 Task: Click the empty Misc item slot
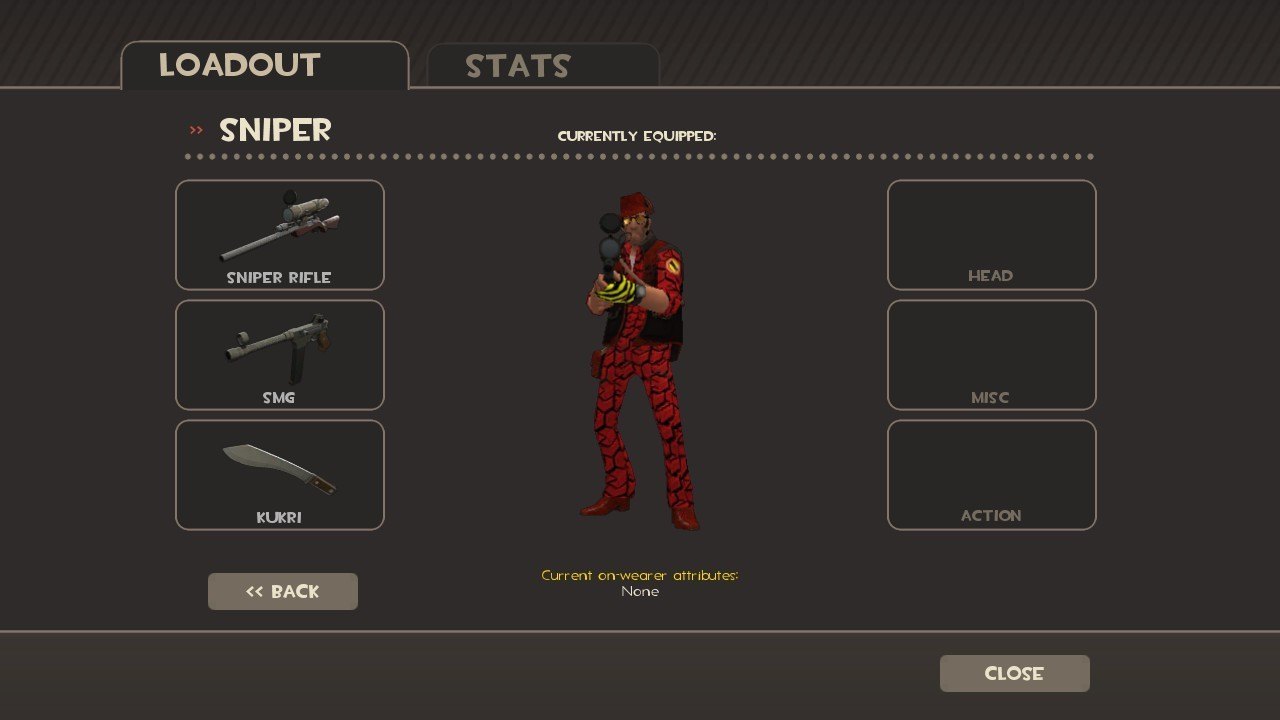991,355
